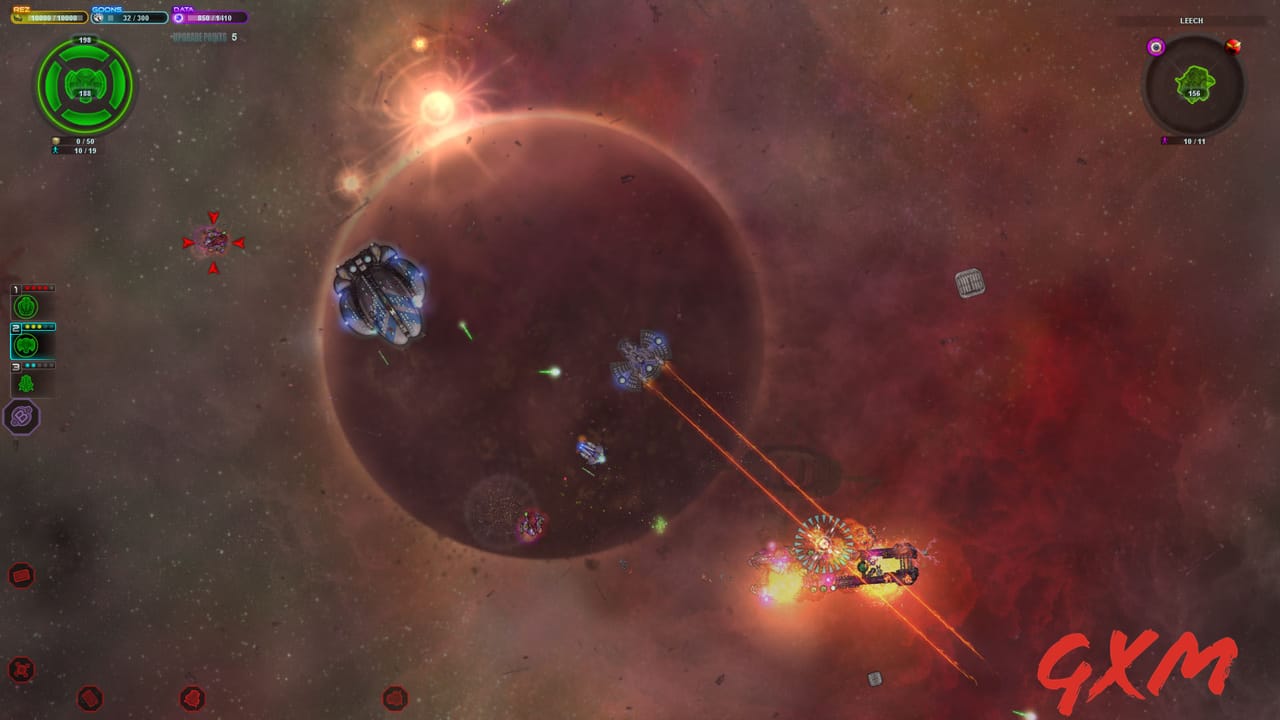Toggle selection of ship slot 2
This screenshot has width=1280, height=720.
[x=25, y=347]
